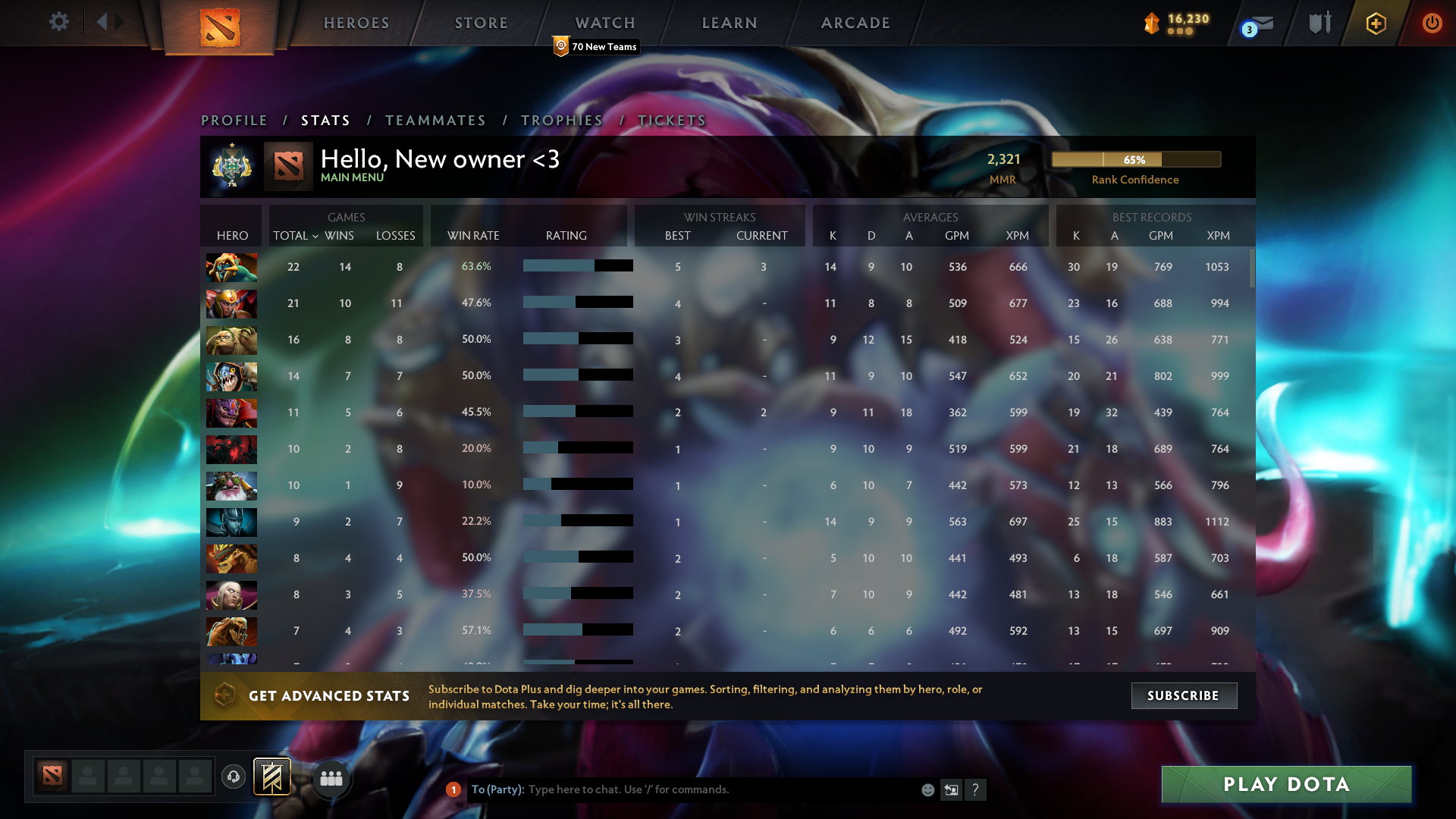Open the Battle Pass banner icon bottom bar
Image resolution: width=1456 pixels, height=819 pixels.
coord(272,777)
